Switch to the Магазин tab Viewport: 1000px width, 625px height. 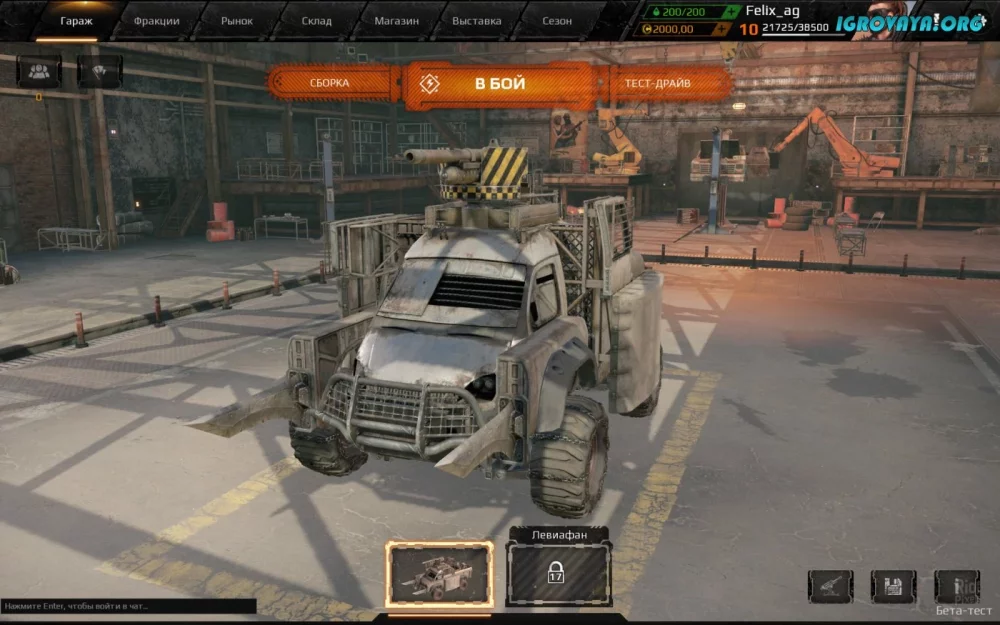click(396, 20)
